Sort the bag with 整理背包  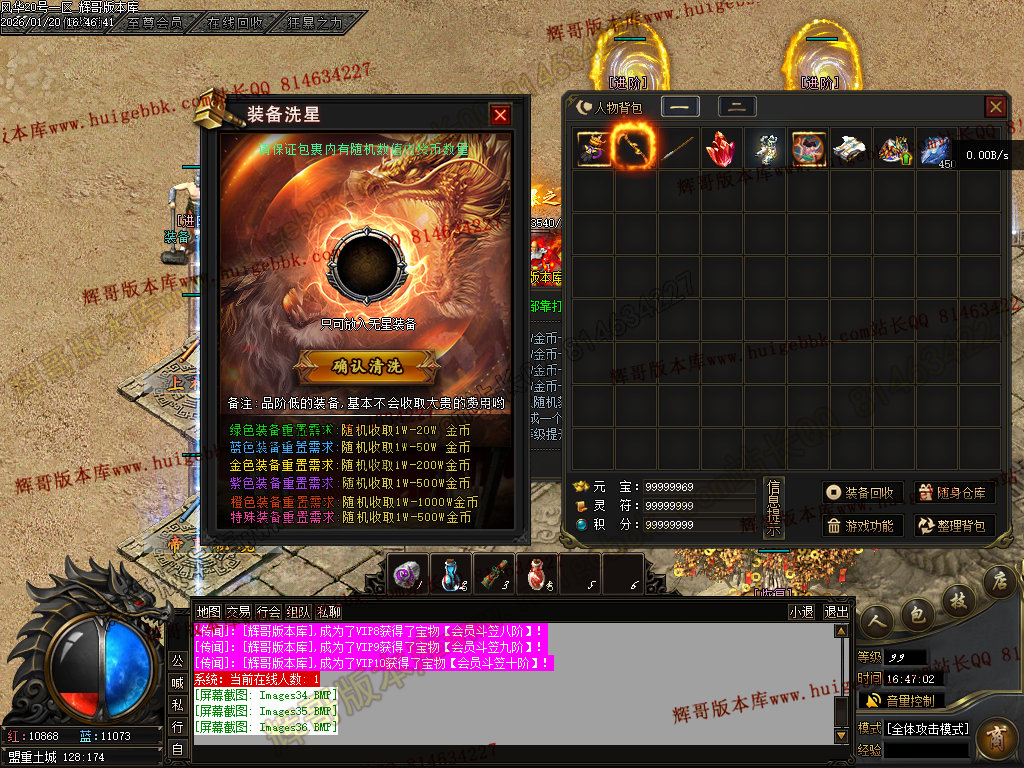coord(954,526)
